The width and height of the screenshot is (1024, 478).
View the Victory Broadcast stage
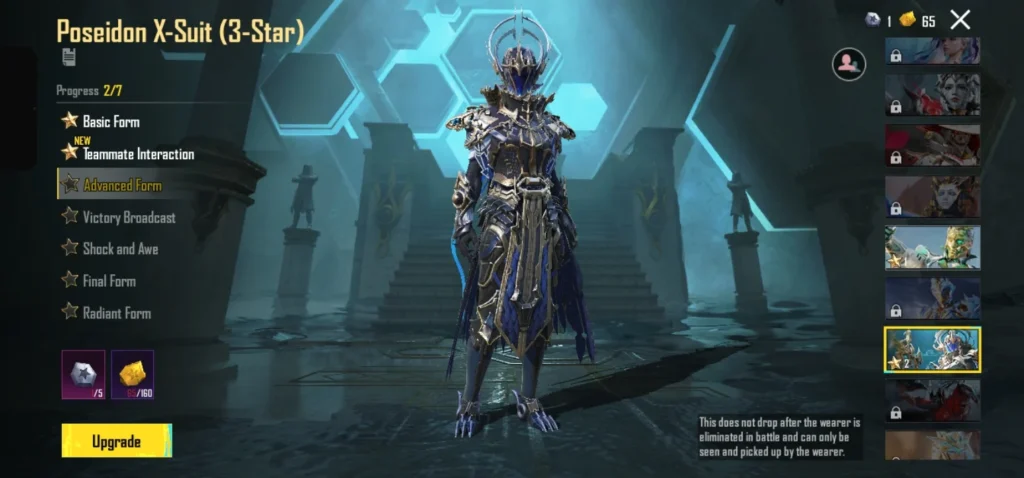(x=128, y=217)
